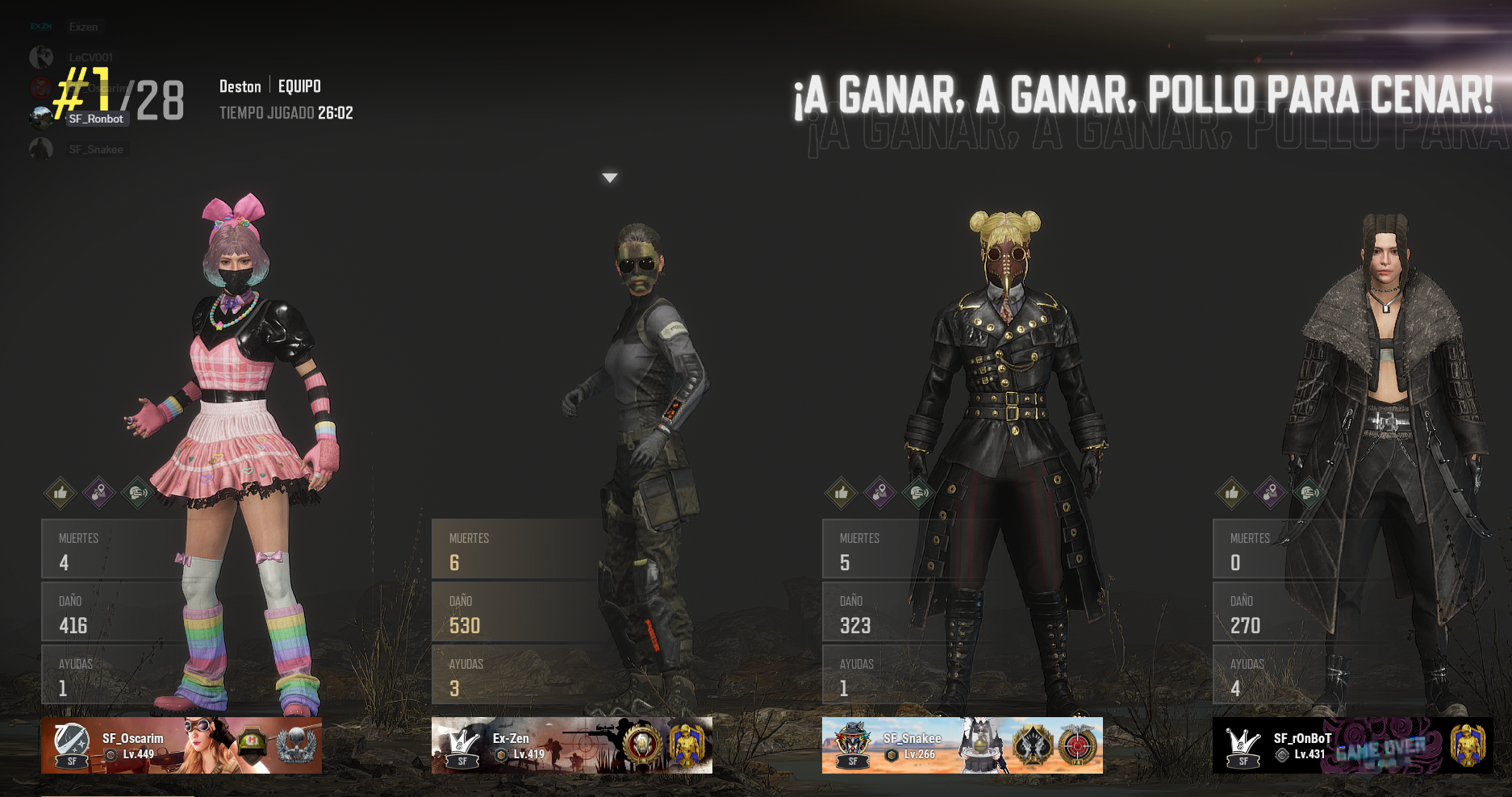Select SF_Snakee's player banner
This screenshot has height=797, width=1512.
[x=963, y=745]
